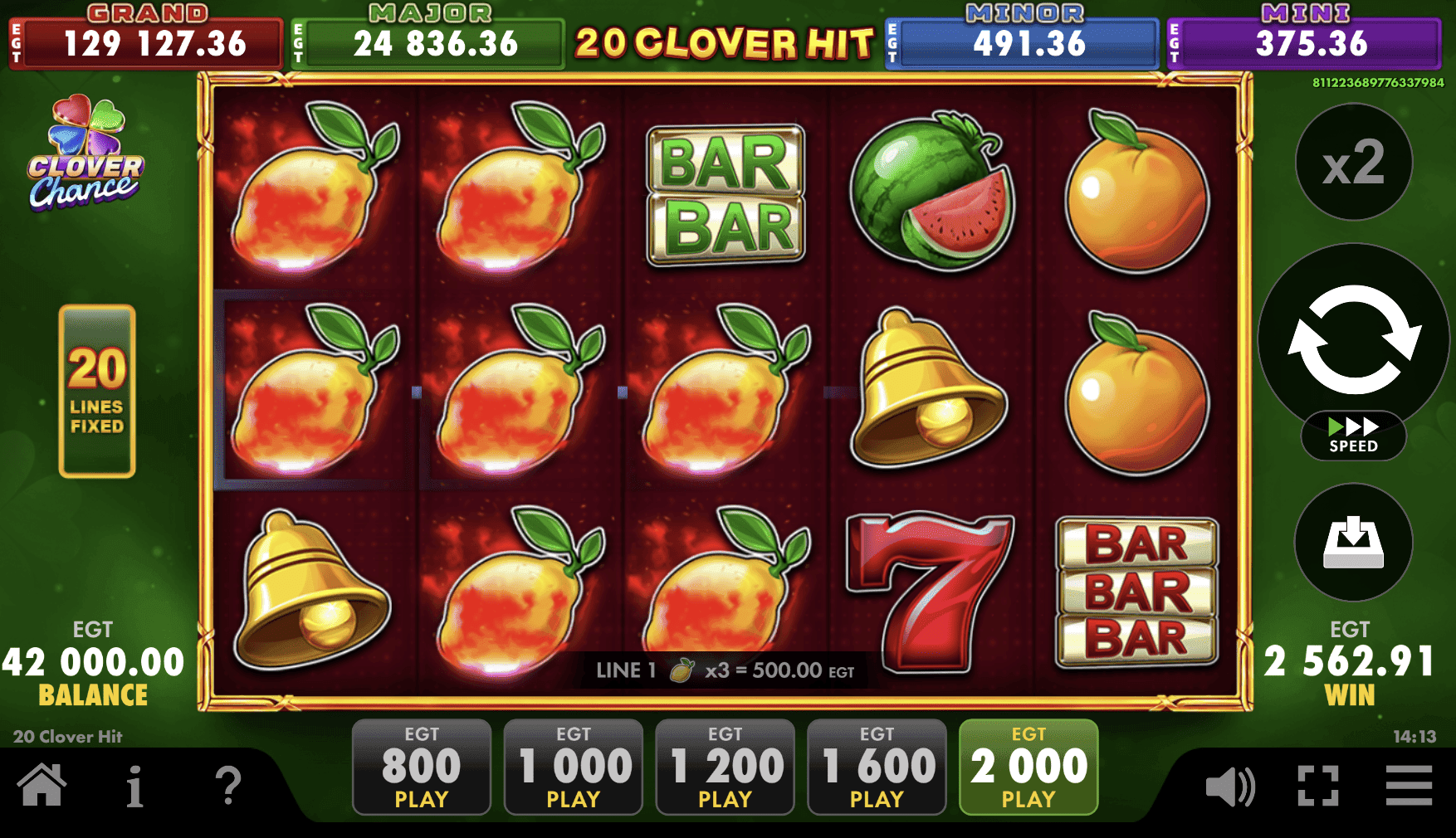The width and height of the screenshot is (1456, 838).
Task: Select the 2 000 PLAY bet
Action: click(1028, 767)
